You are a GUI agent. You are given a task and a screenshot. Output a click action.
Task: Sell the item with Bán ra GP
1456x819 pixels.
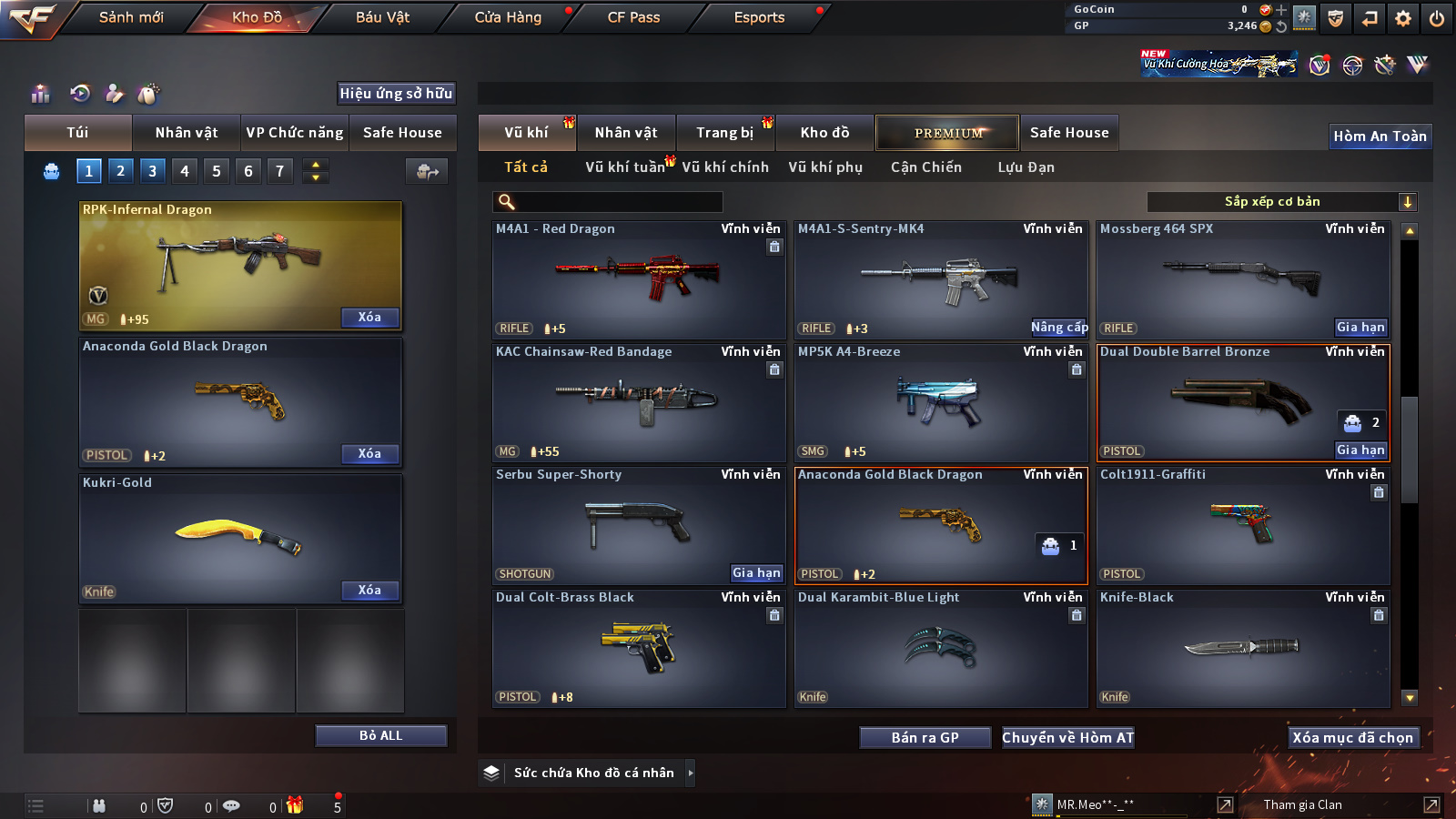point(925,738)
